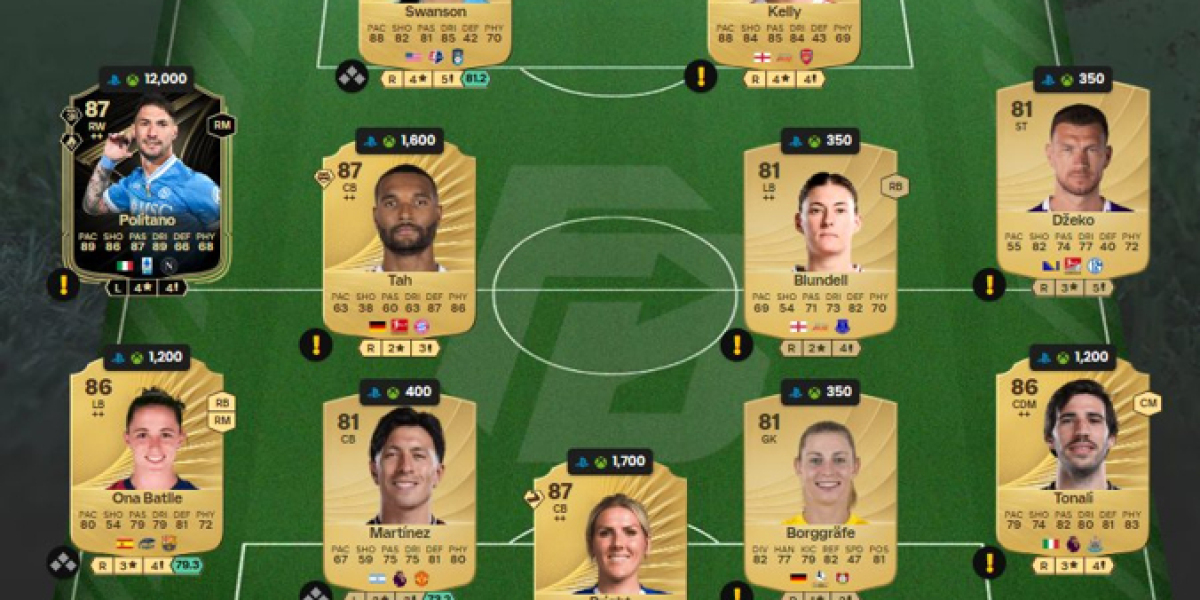Viewport: 1200px width, 600px height.
Task: Select the Politano 87 RW card
Action: click(146, 185)
